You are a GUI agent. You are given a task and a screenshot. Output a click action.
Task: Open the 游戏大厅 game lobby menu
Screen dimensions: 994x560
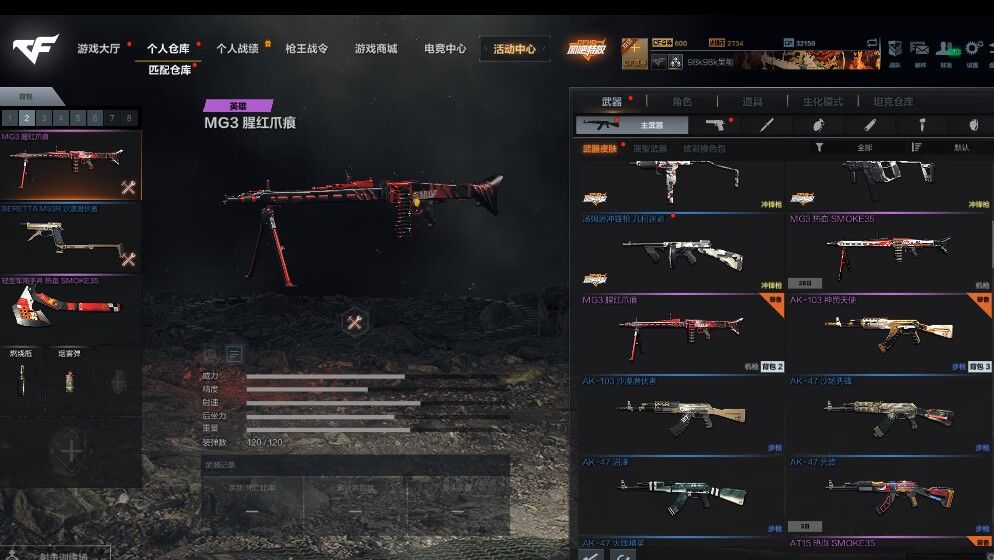pyautogui.click(x=98, y=48)
